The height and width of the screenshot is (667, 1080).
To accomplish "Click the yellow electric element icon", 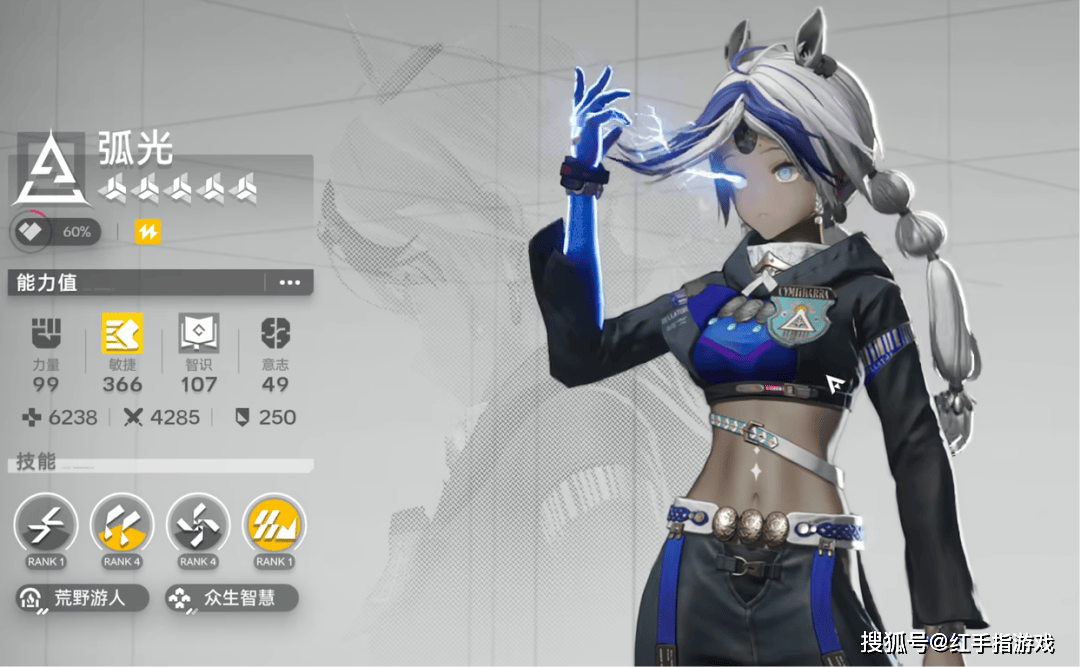I will [148, 232].
